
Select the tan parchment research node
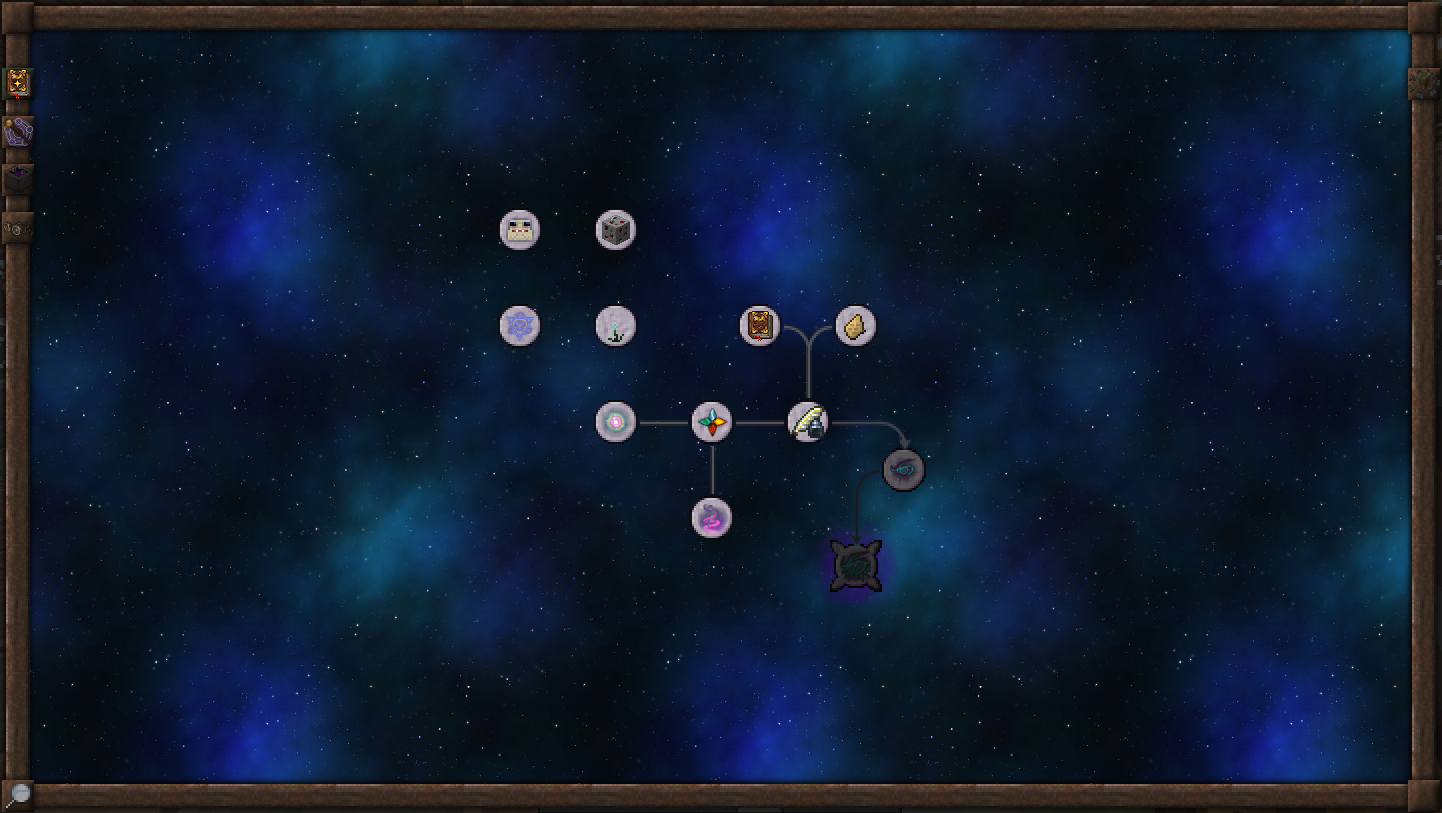pos(856,326)
